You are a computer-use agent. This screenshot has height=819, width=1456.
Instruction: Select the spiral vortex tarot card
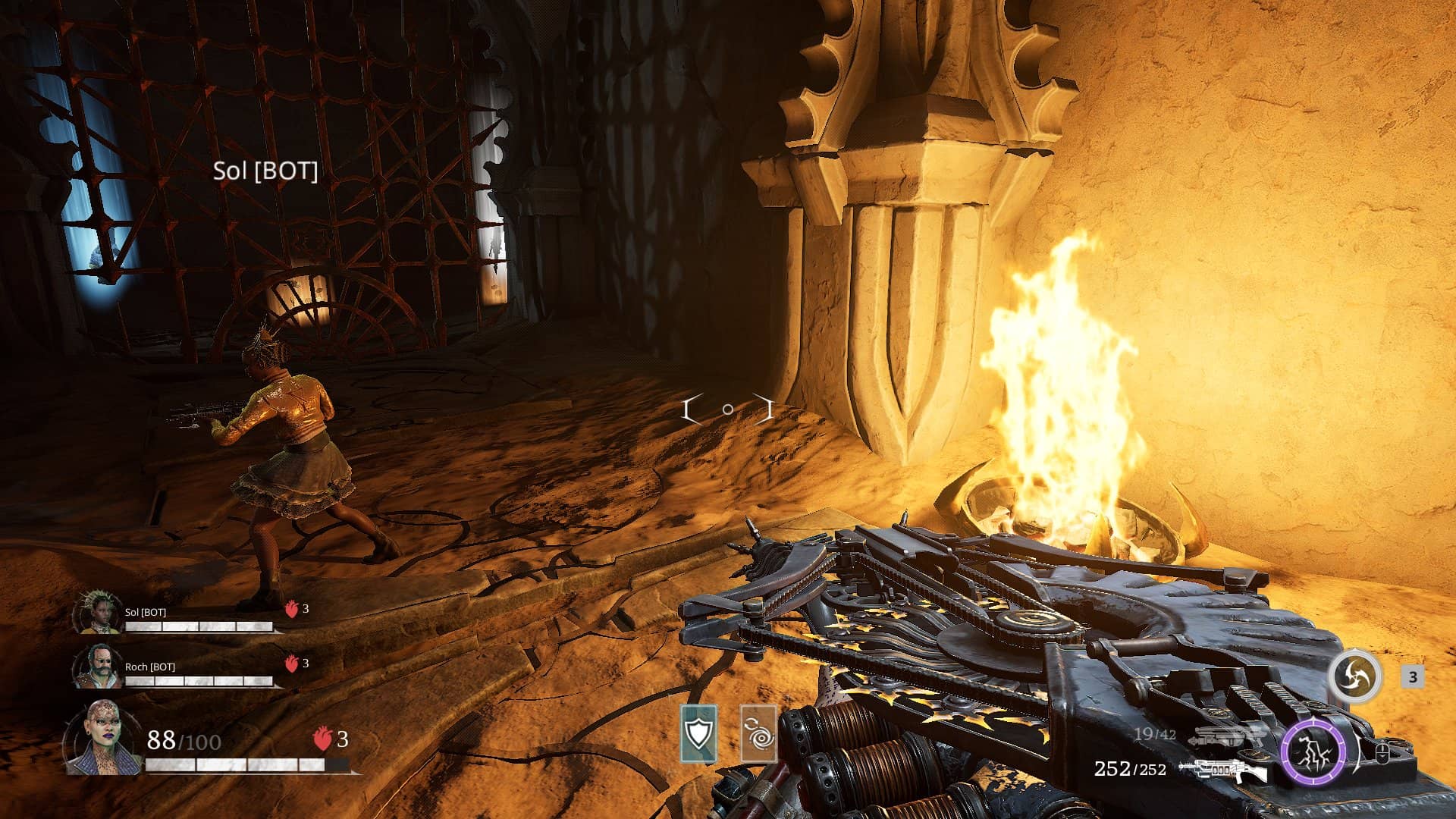click(x=758, y=733)
